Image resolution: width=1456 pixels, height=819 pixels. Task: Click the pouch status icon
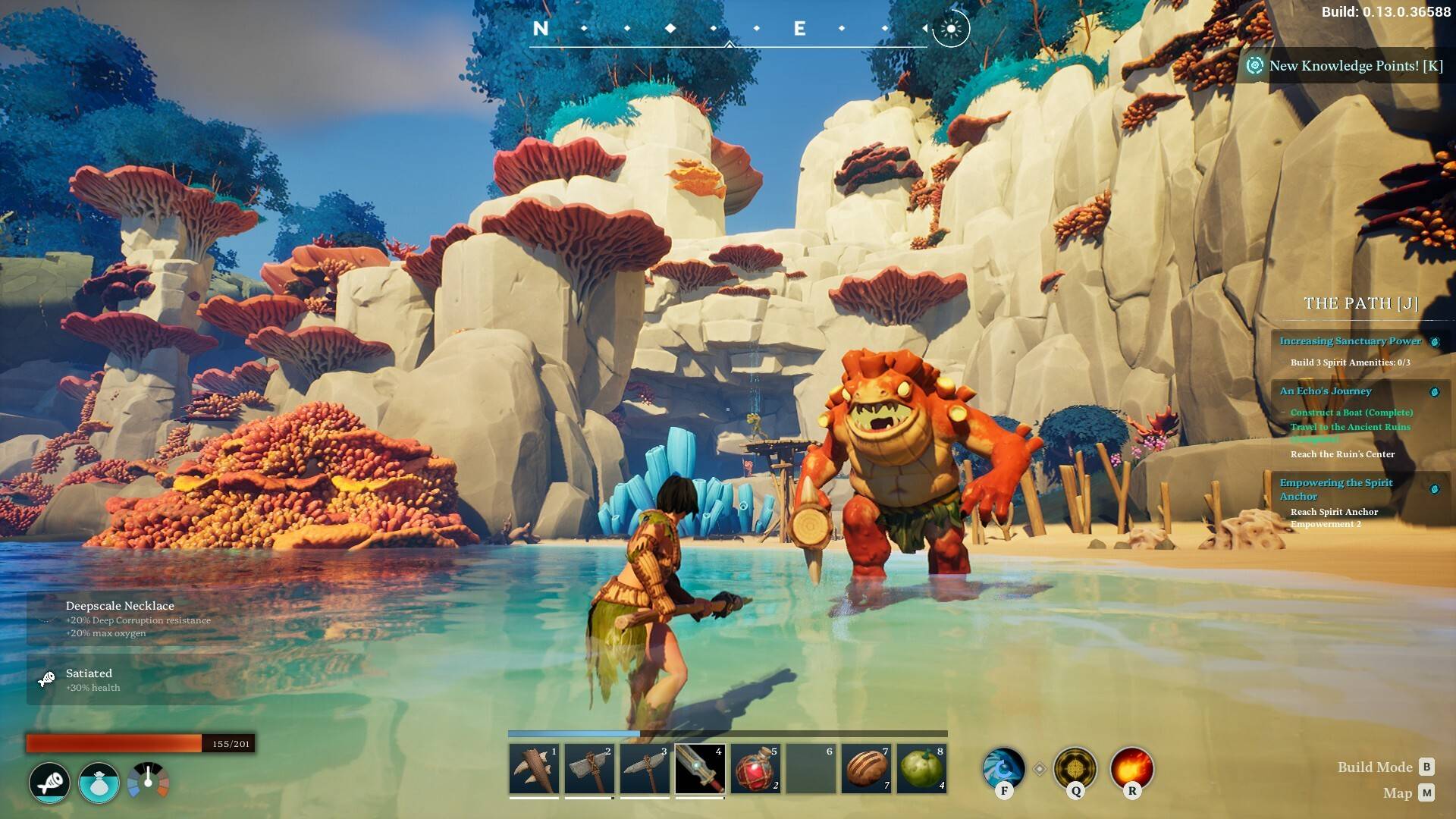click(99, 783)
